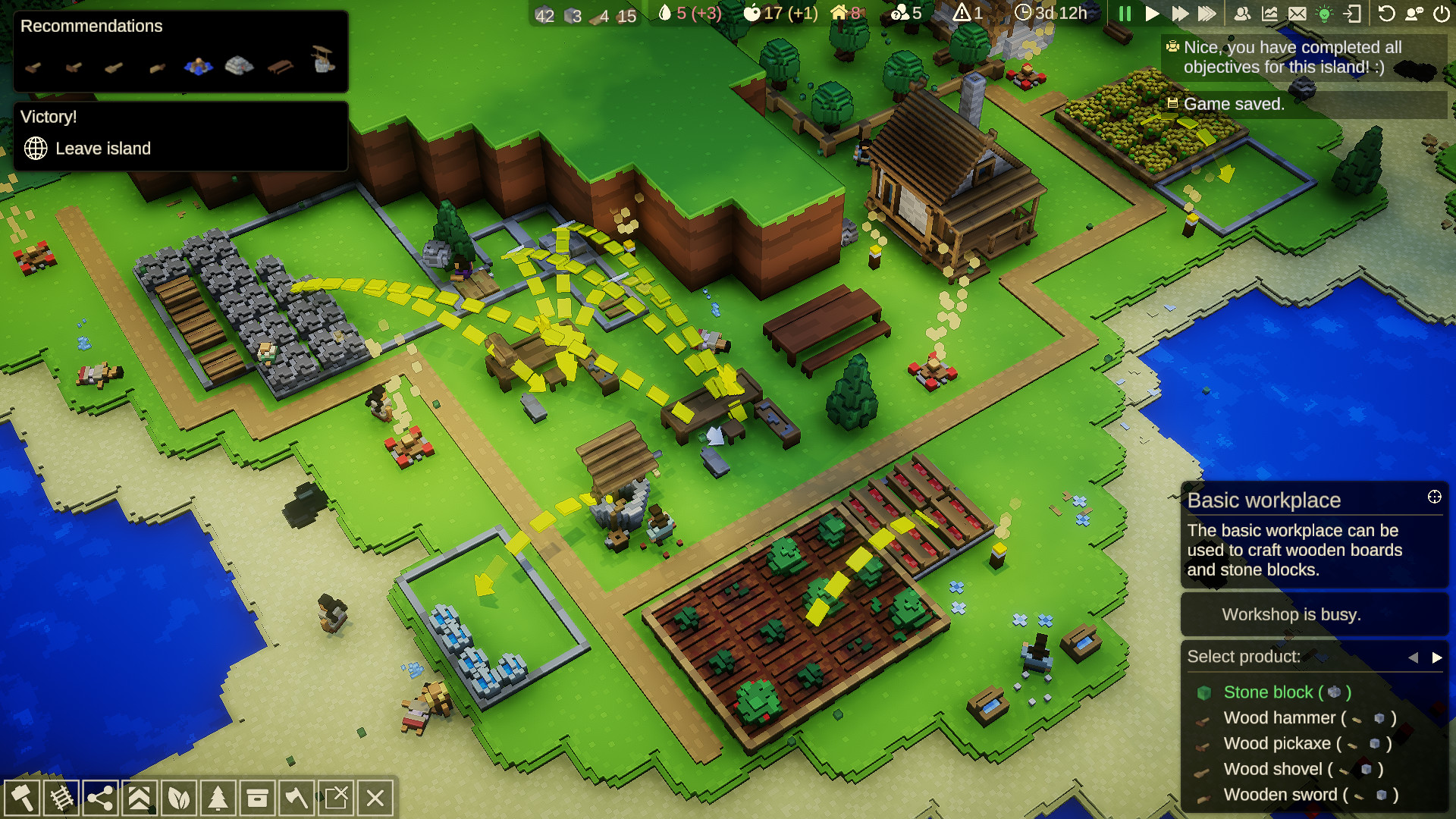
Task: Click the power quit icon
Action: click(x=1442, y=14)
